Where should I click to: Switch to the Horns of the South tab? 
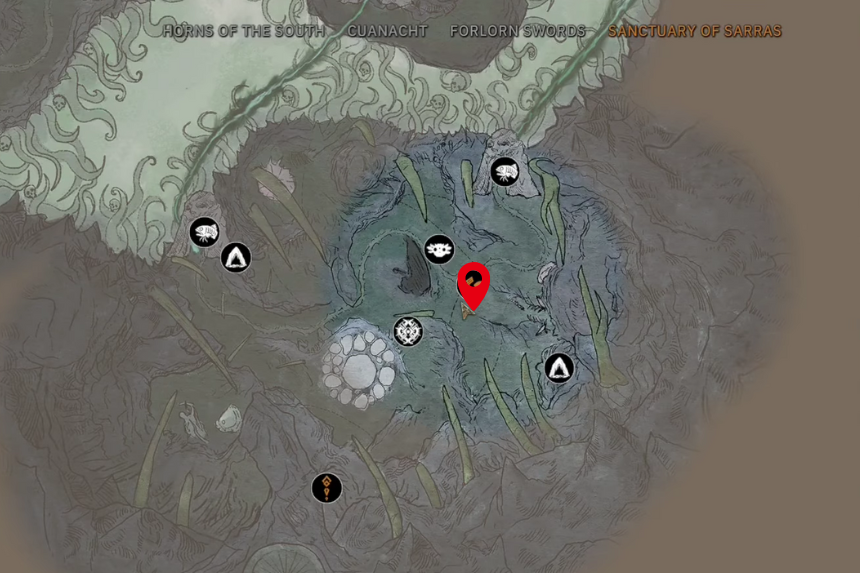click(x=243, y=31)
